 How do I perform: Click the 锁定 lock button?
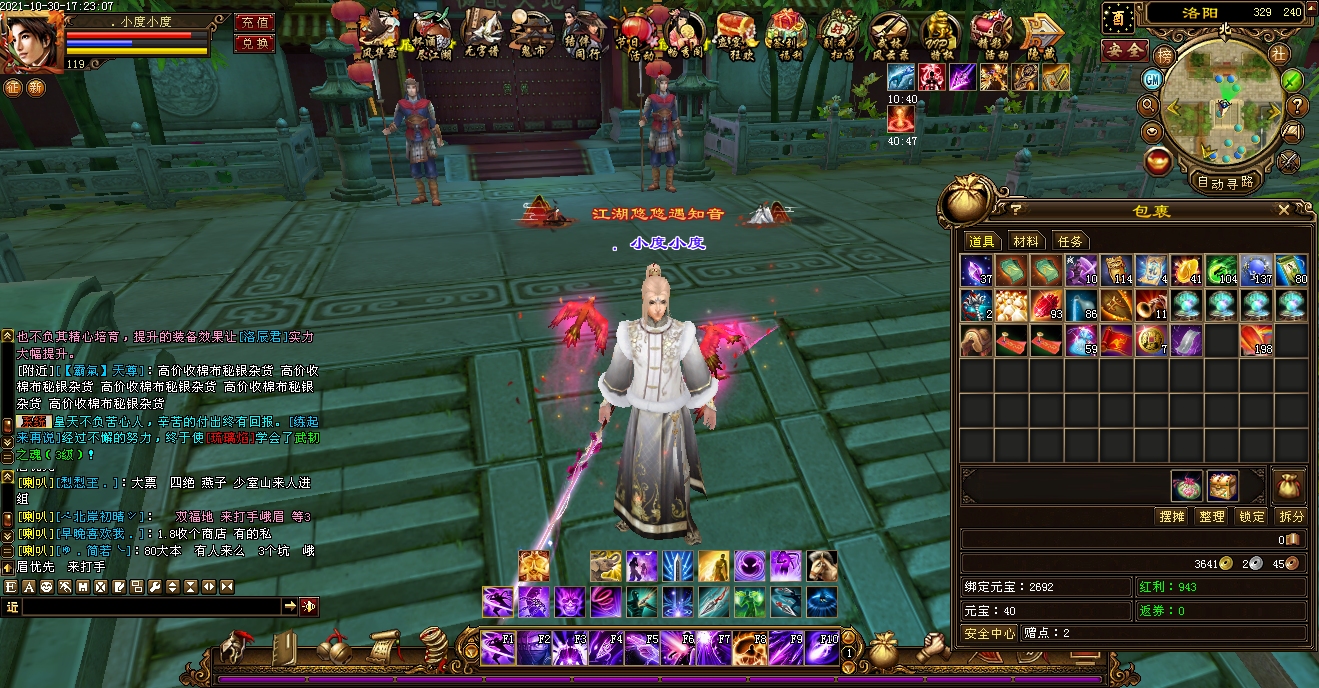[1252, 516]
